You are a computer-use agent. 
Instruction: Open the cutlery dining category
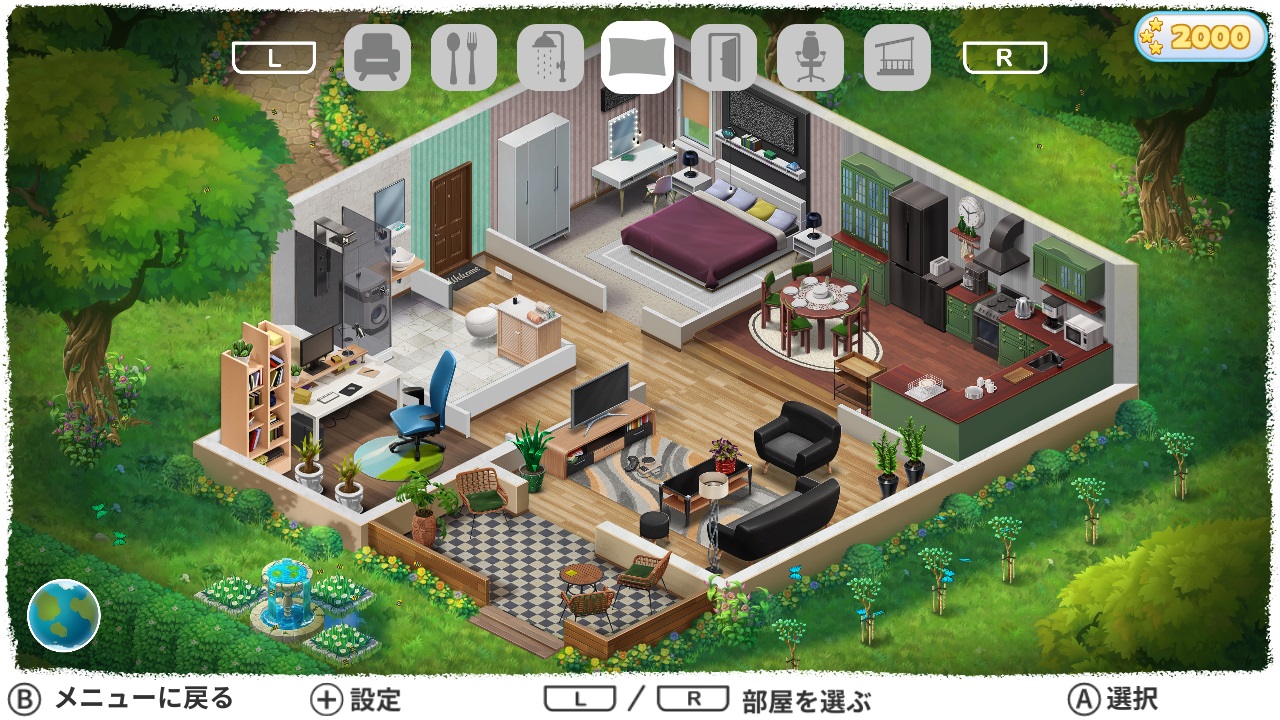[464, 57]
